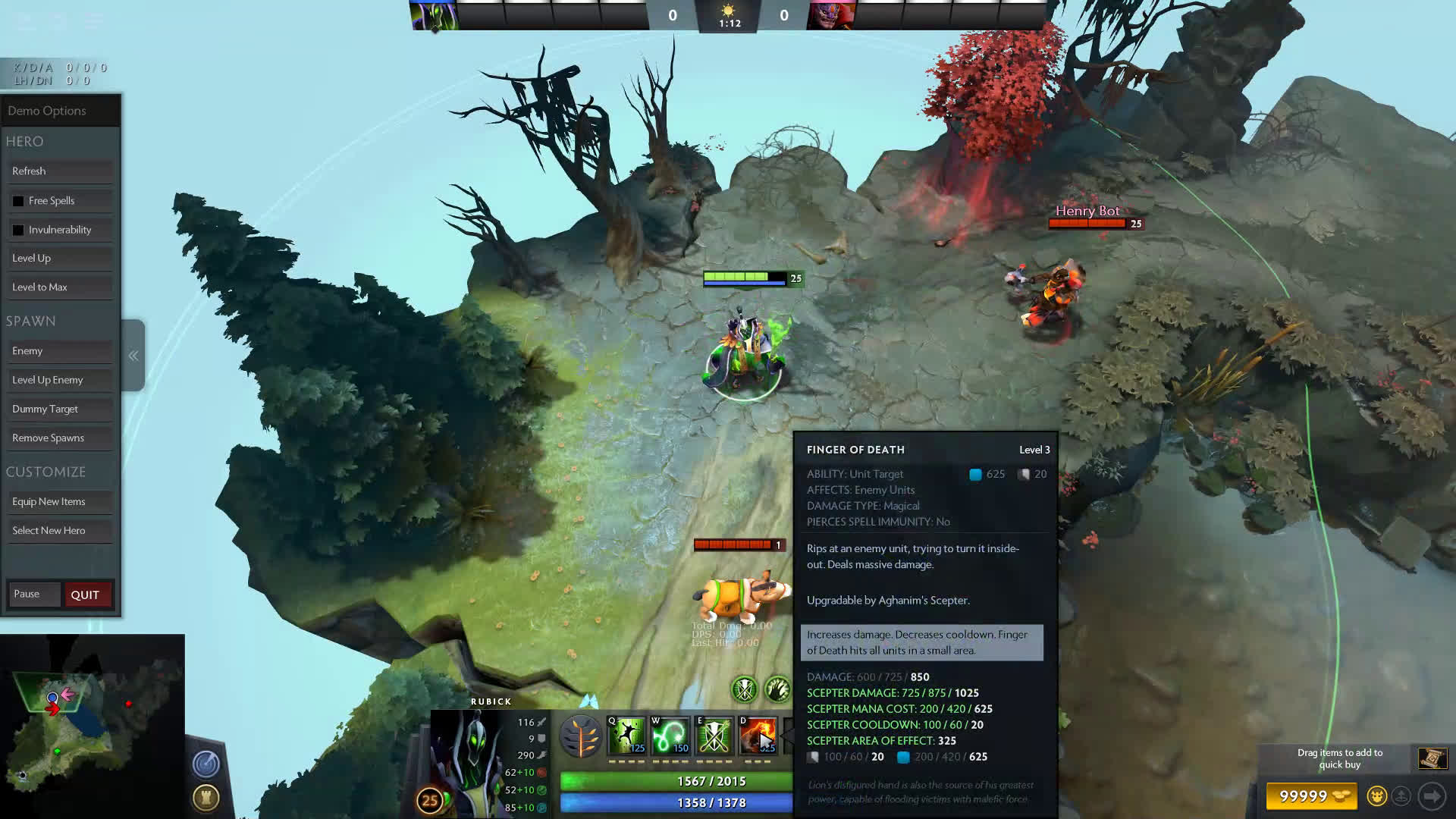This screenshot has height=819, width=1456.
Task: Select the stolen Finger of Death ability
Action: tap(757, 736)
